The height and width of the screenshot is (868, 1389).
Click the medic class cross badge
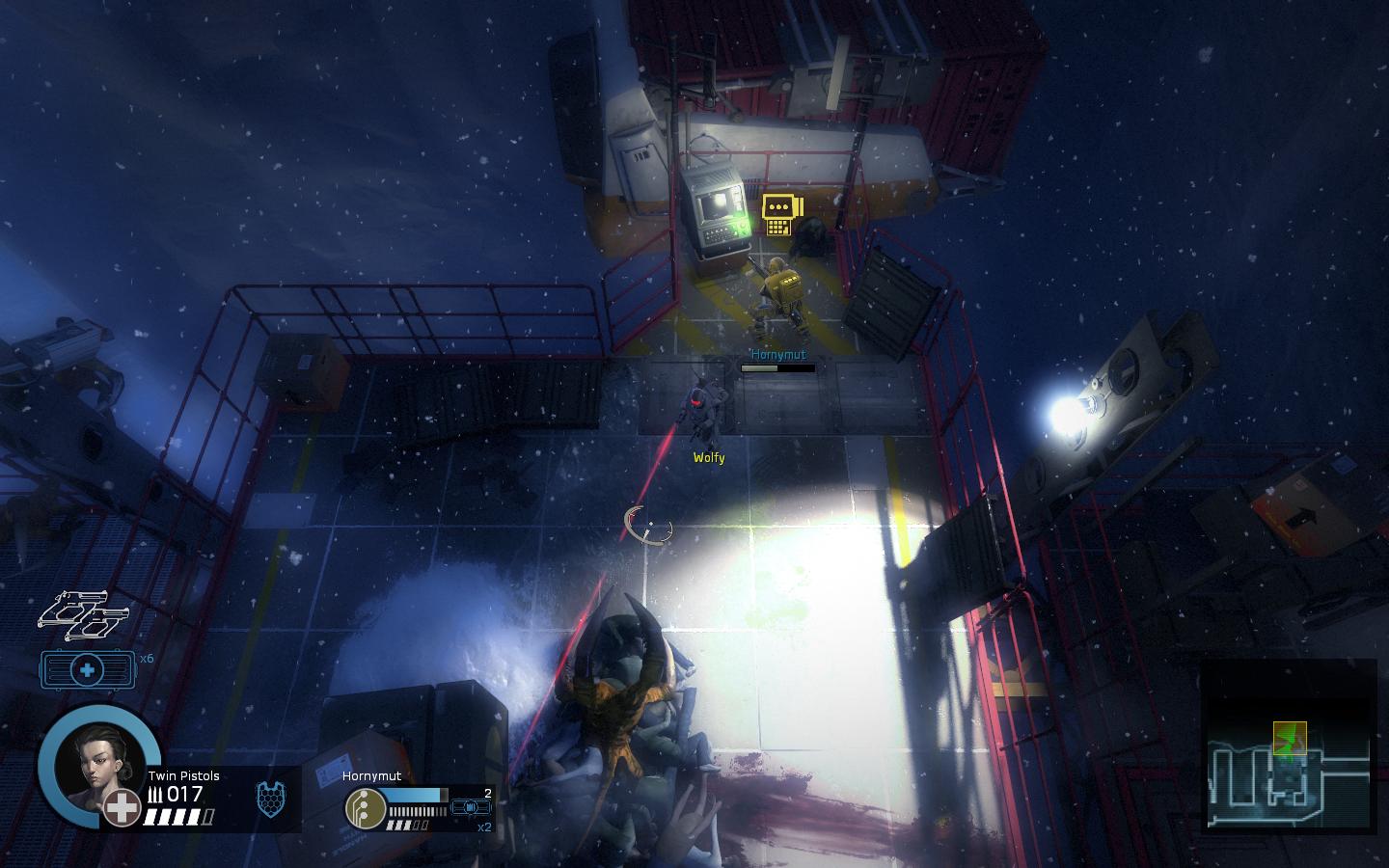click(x=123, y=808)
